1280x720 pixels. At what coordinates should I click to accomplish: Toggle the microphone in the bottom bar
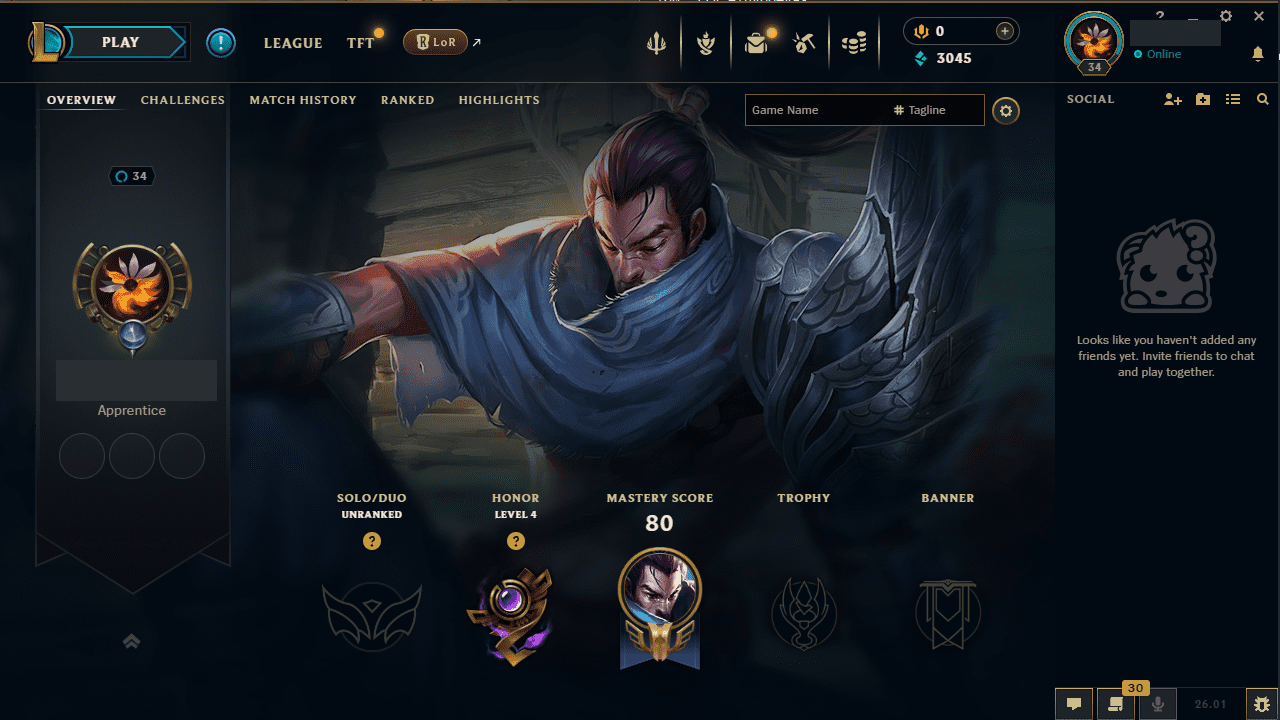(1157, 704)
